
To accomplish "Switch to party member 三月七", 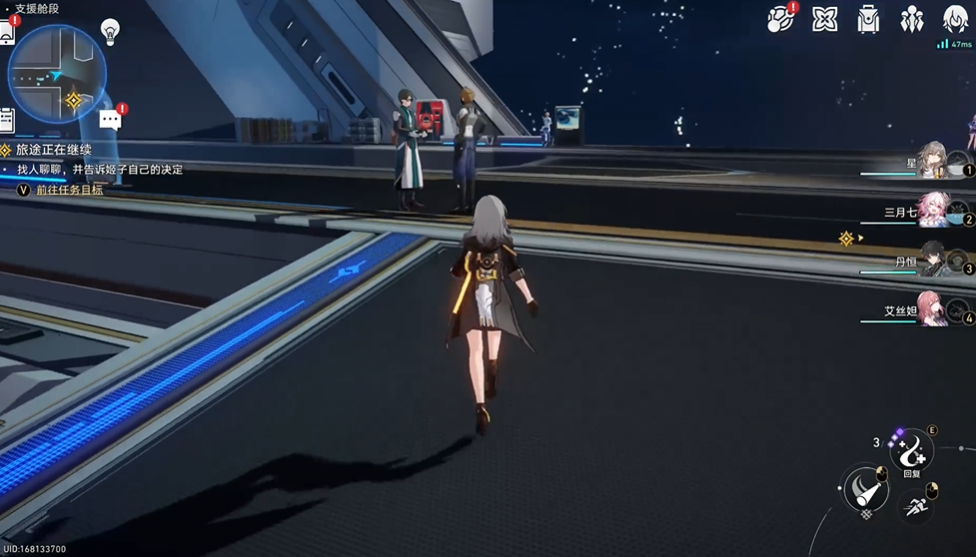I will [933, 210].
